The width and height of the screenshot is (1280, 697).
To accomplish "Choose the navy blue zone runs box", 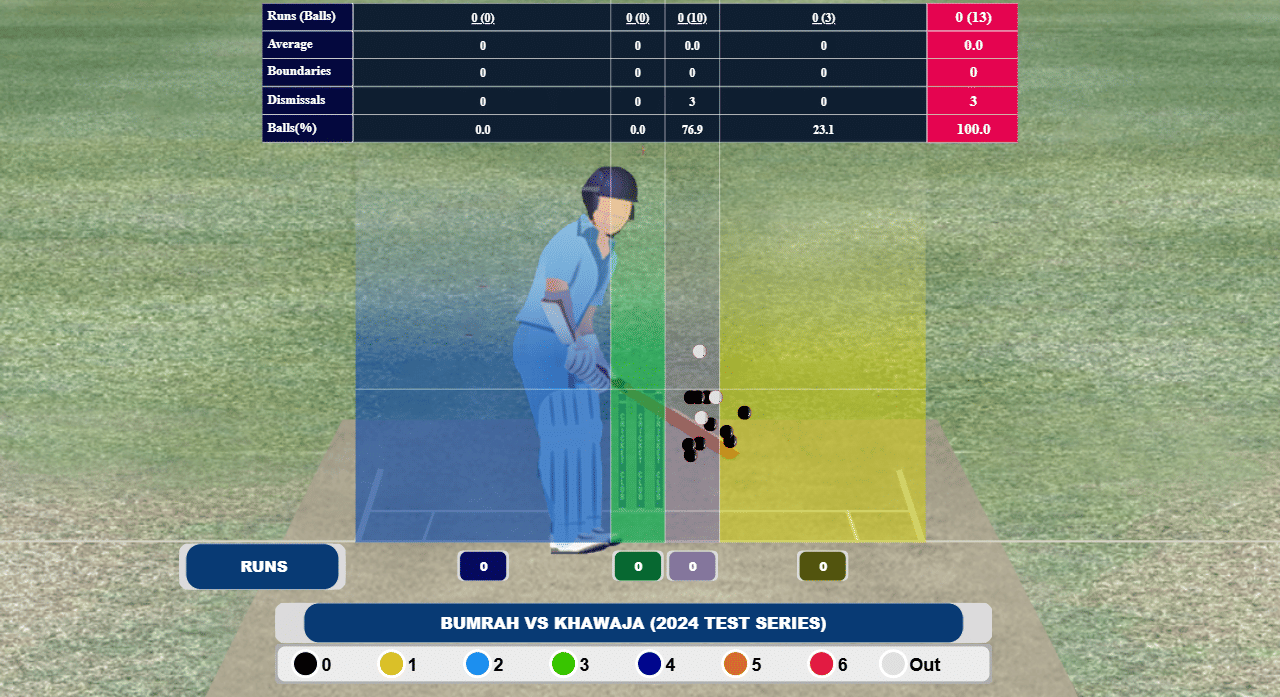I will 483,567.
